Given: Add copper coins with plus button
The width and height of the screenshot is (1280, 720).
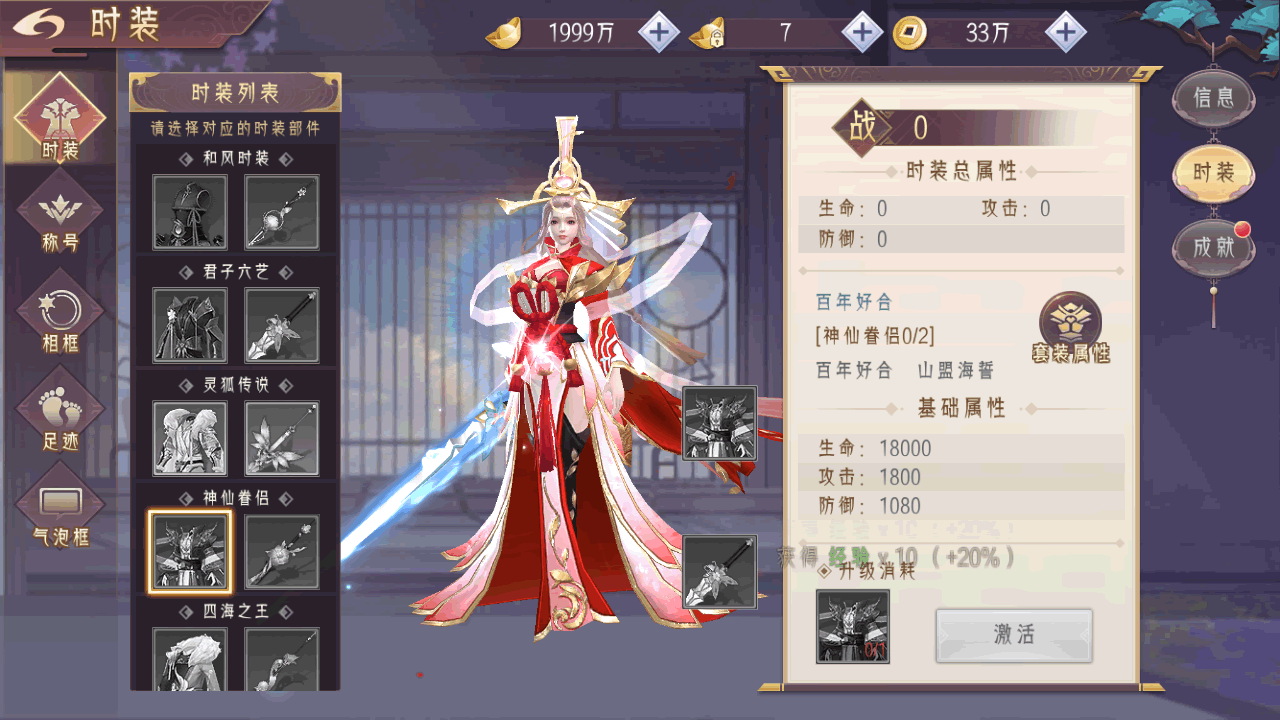Looking at the screenshot, I should [1066, 33].
